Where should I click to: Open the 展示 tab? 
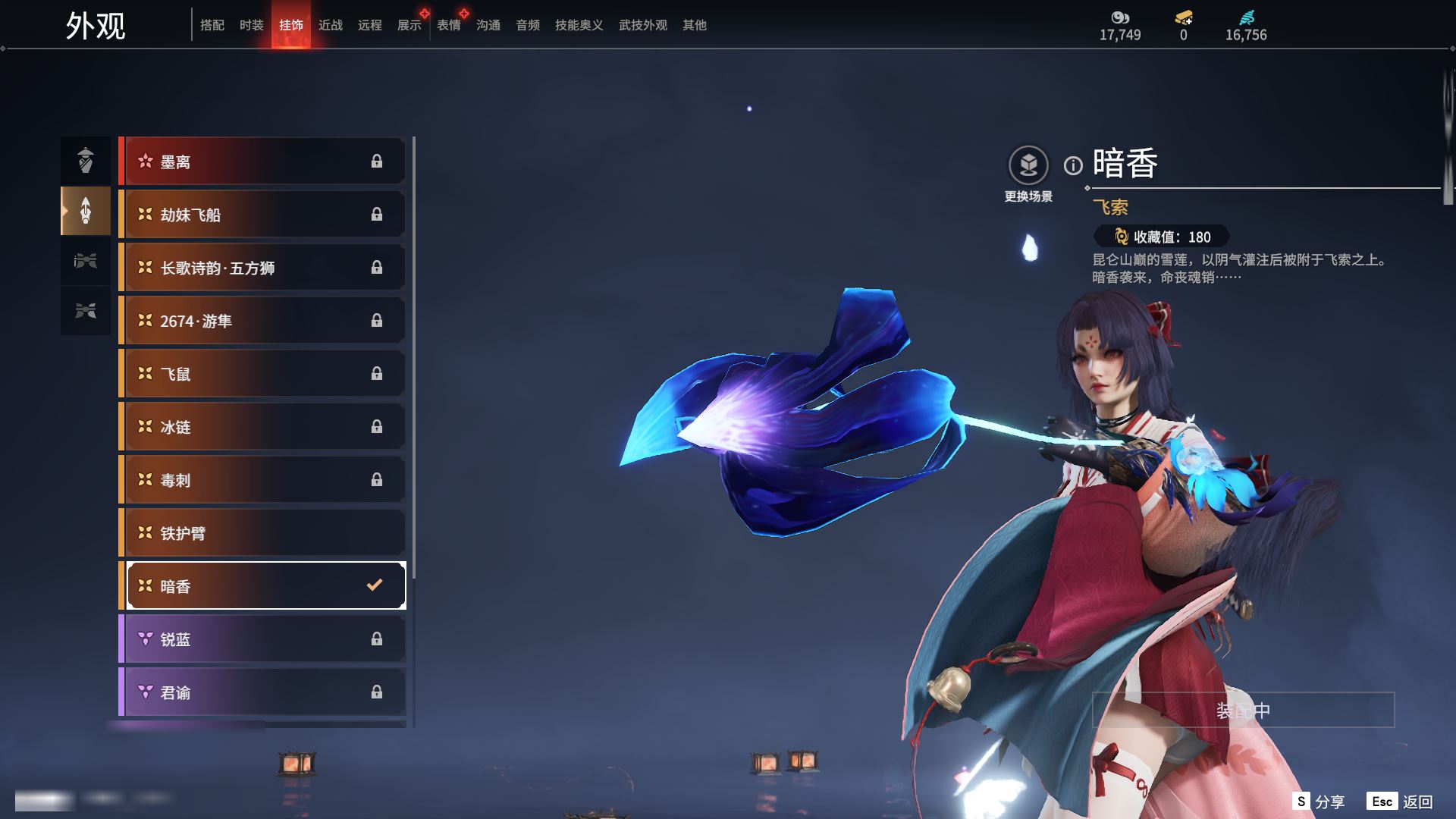point(409,25)
